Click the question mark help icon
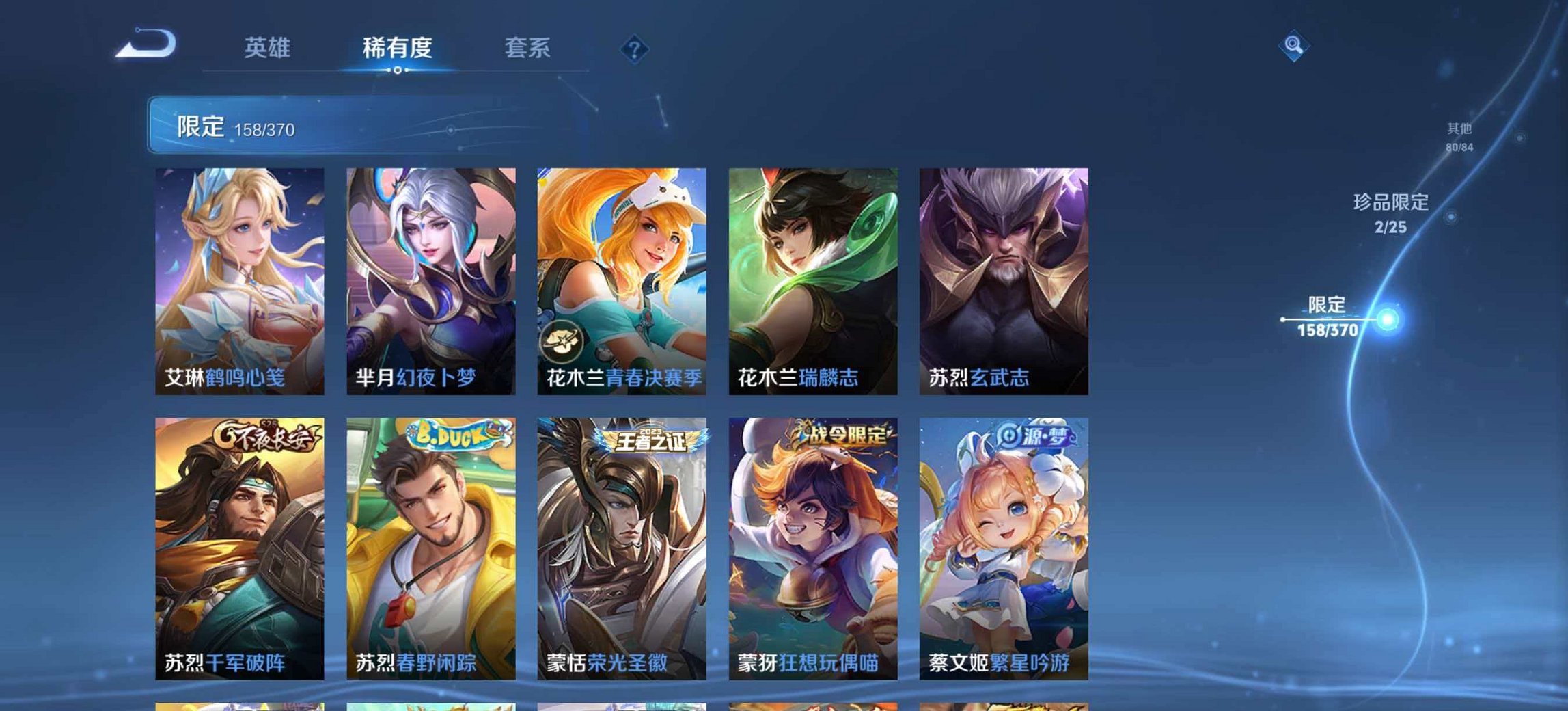 [x=635, y=48]
